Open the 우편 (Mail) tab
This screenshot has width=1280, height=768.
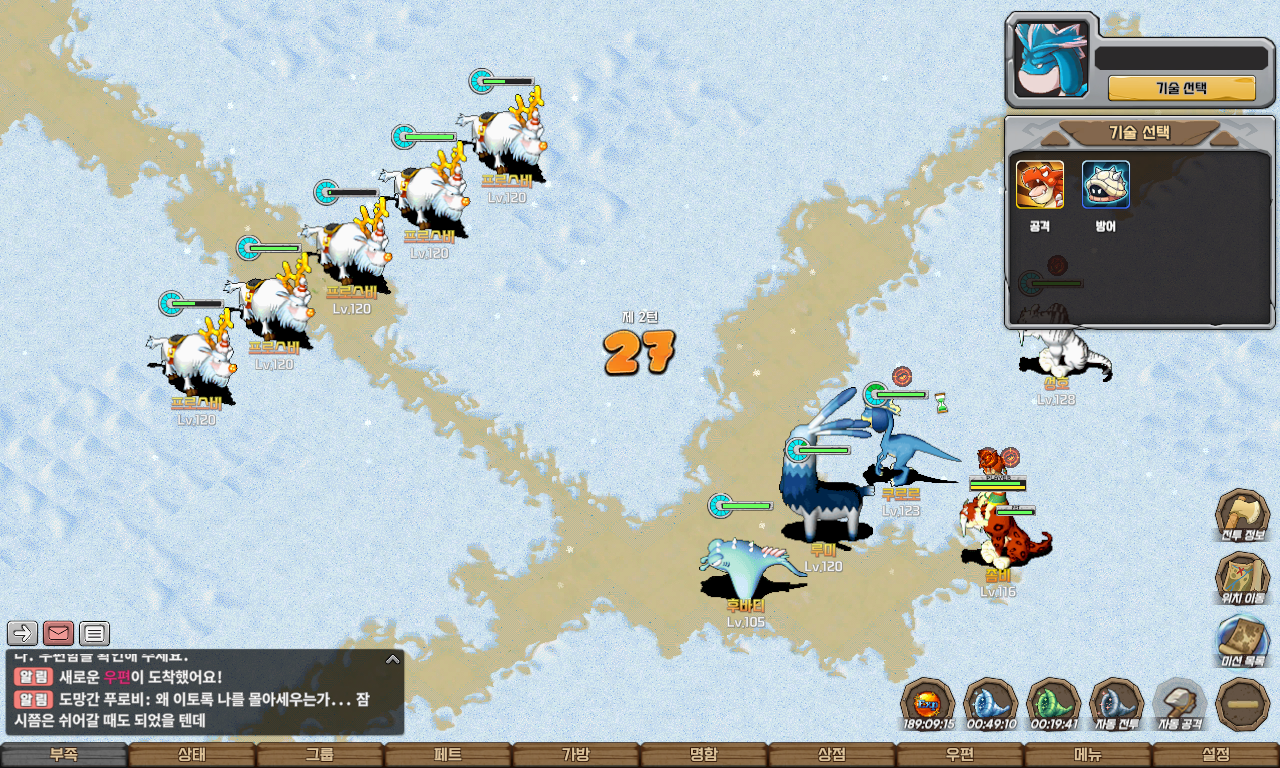pos(960,755)
